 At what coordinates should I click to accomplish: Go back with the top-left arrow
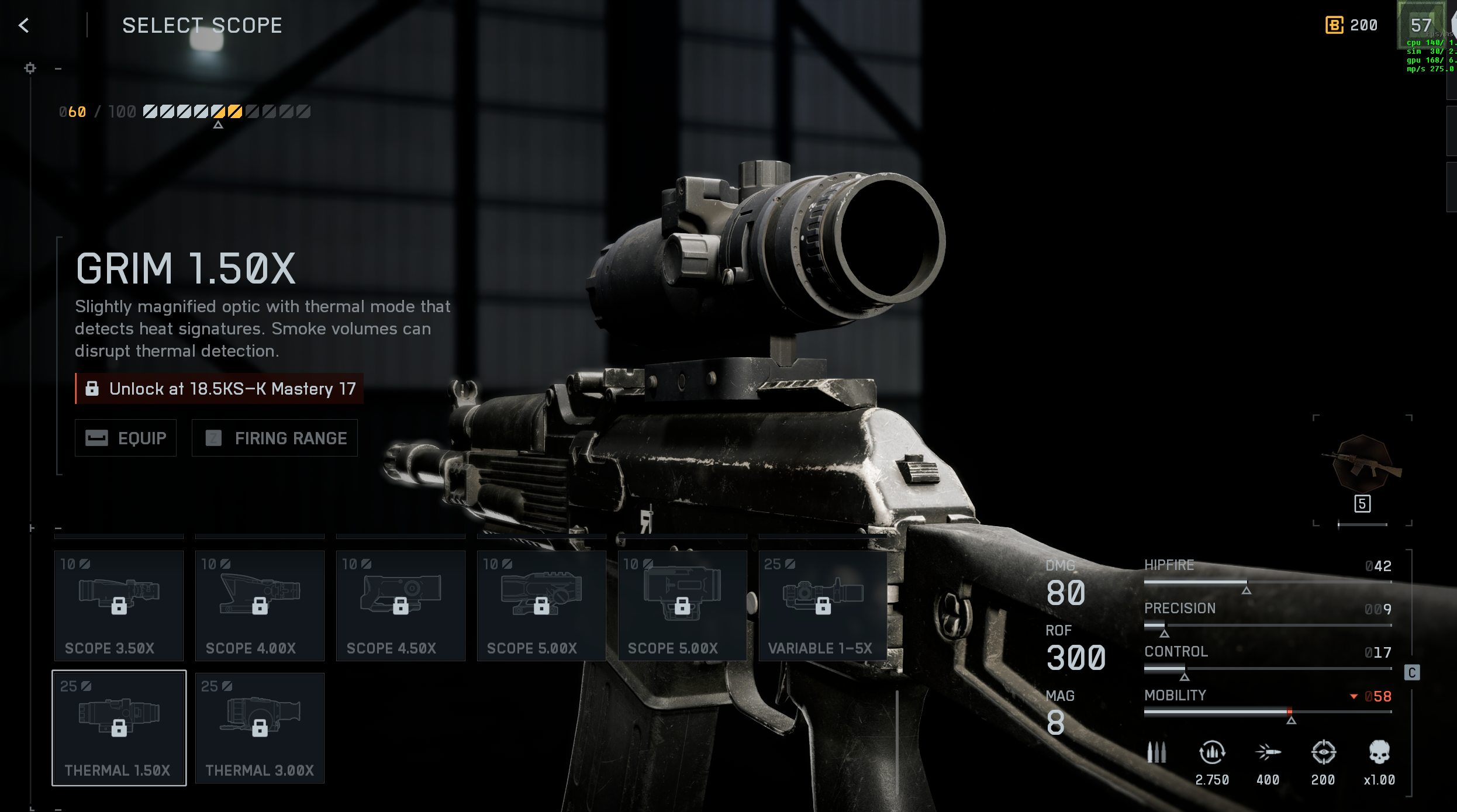24,25
